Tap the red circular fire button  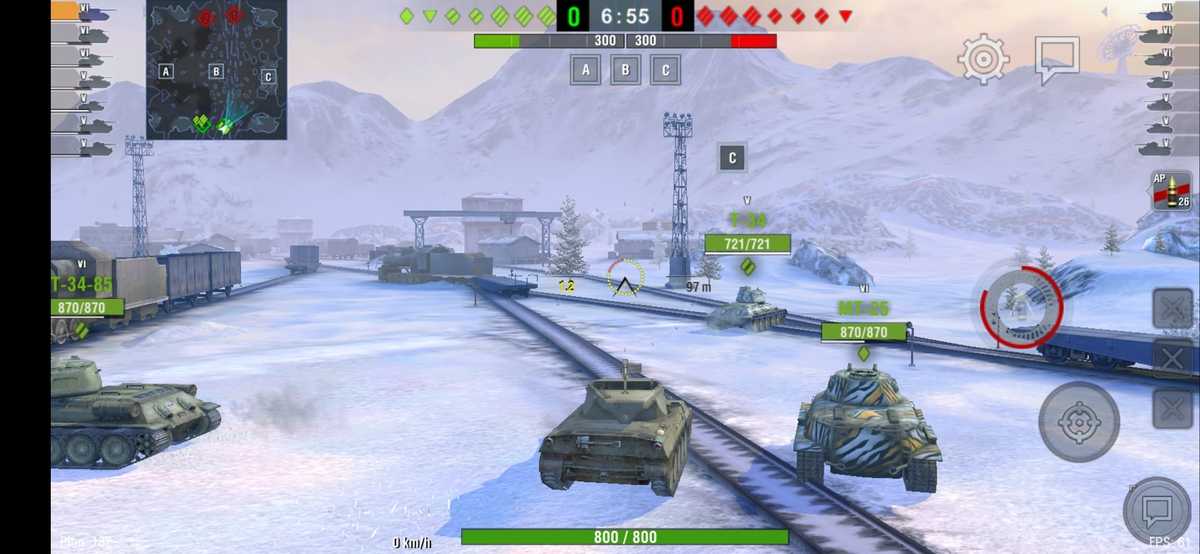coord(1021,308)
